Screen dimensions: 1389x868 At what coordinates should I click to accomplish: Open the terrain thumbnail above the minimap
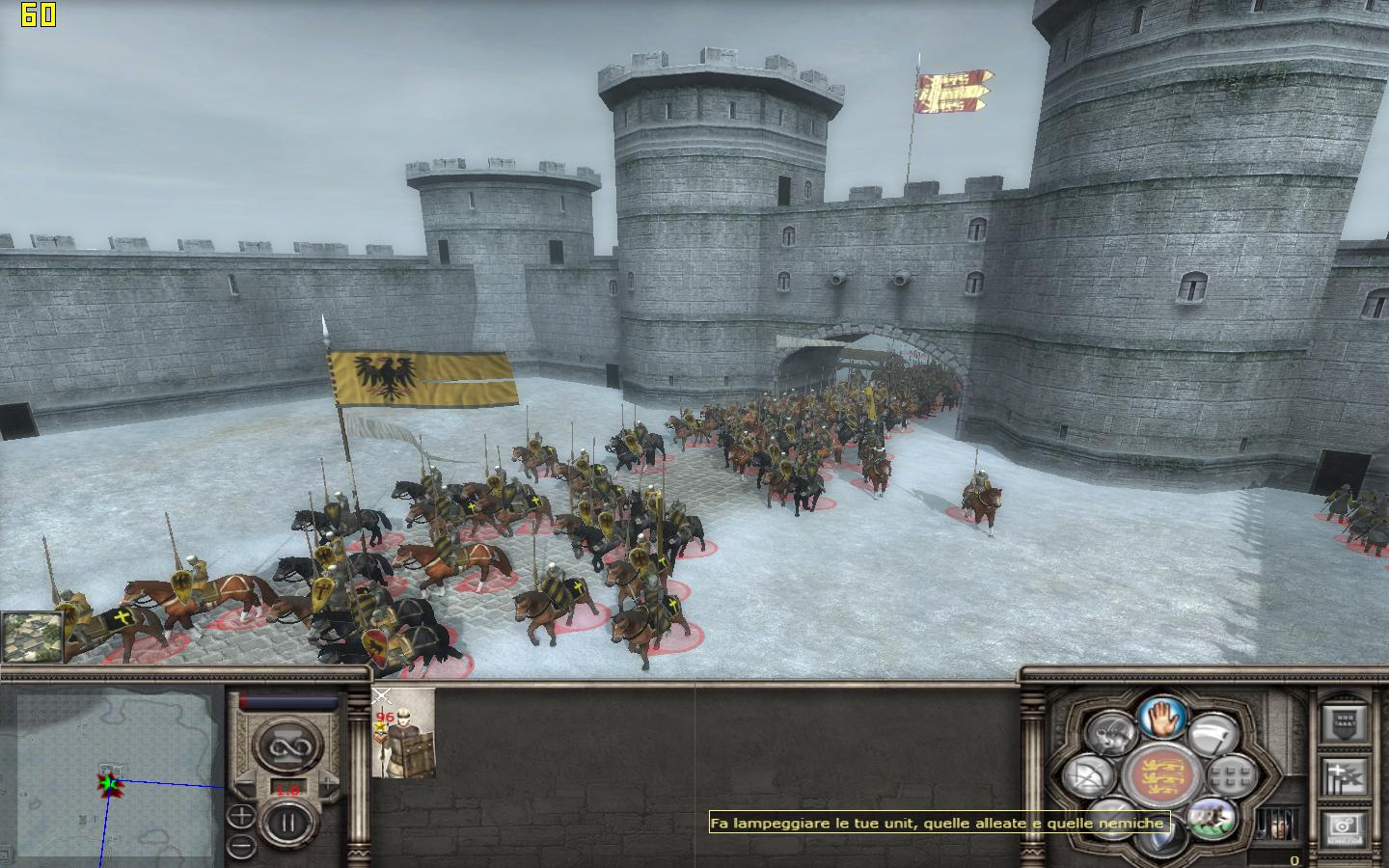[x=32, y=636]
